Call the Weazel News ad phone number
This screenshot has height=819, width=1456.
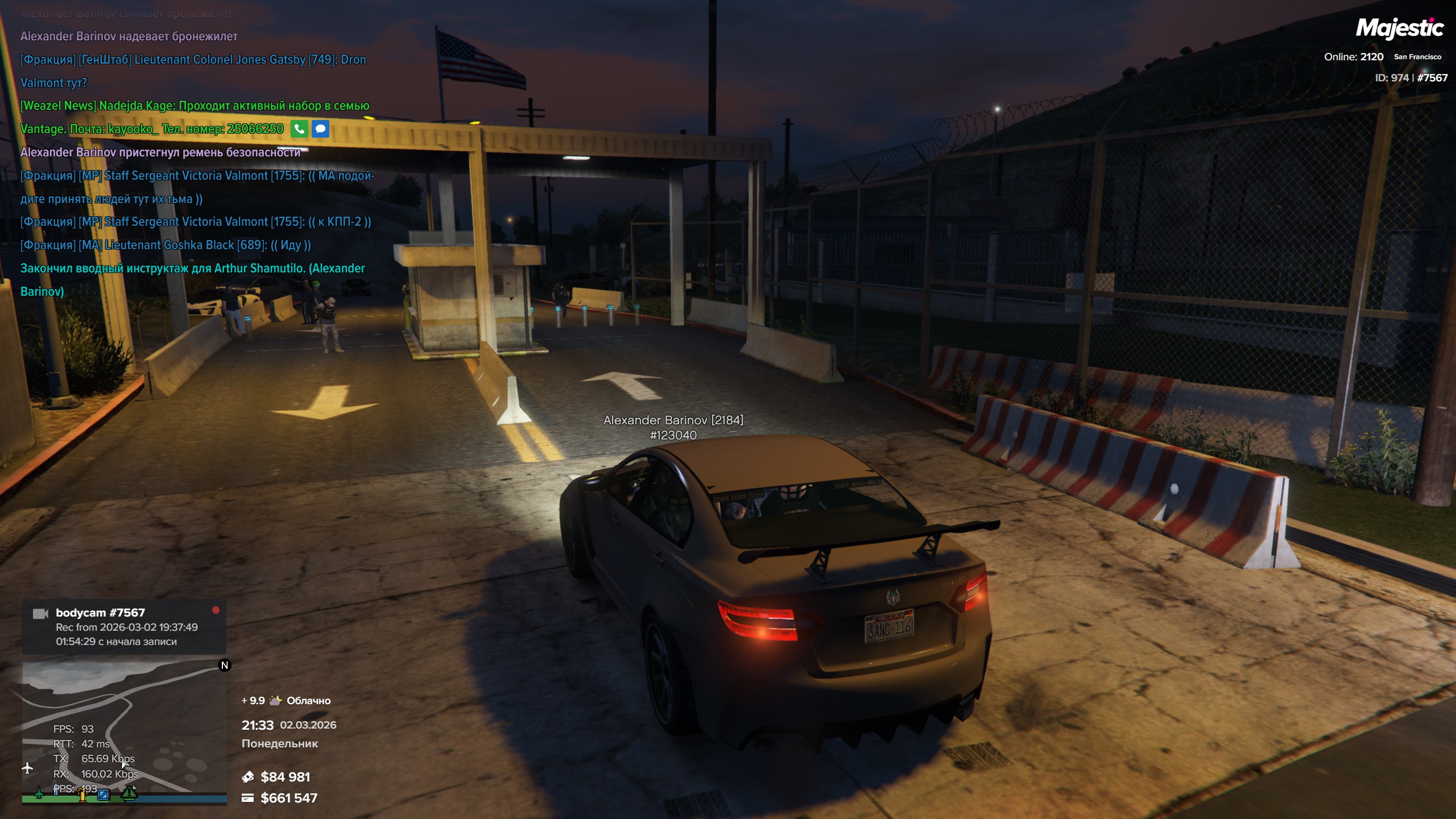299,129
